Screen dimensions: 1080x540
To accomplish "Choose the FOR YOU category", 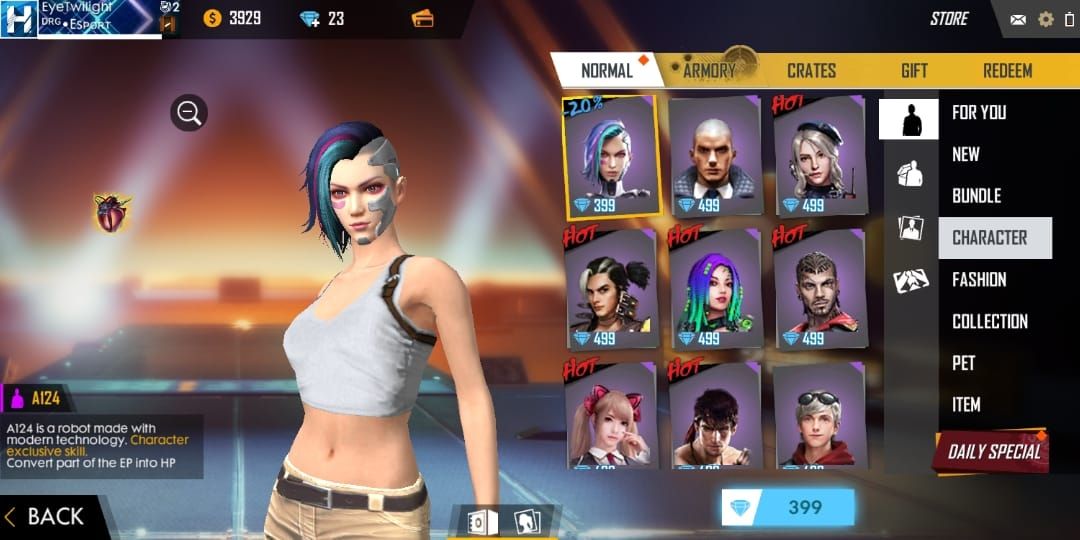I will click(978, 113).
